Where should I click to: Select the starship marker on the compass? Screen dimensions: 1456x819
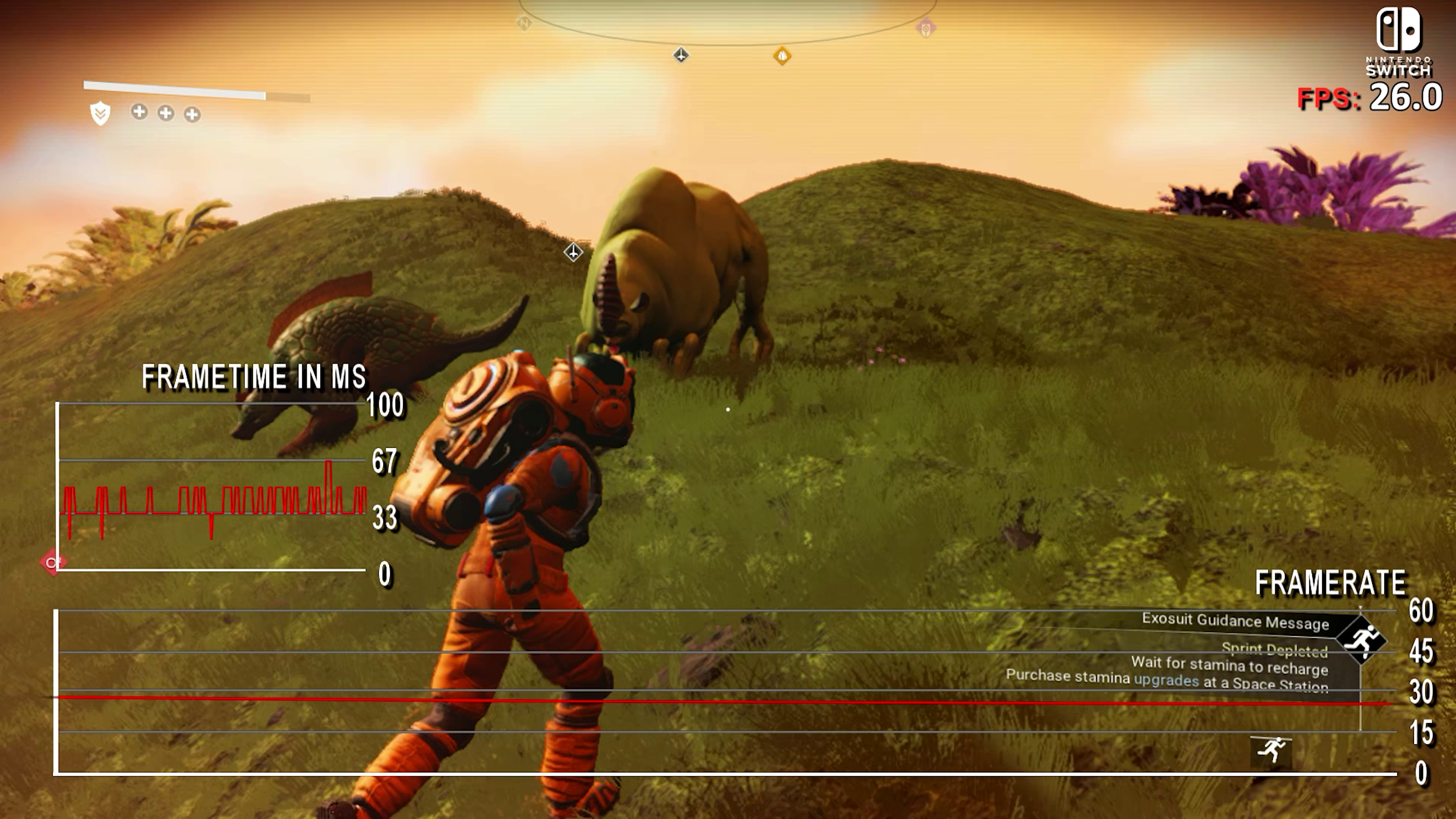coord(681,55)
